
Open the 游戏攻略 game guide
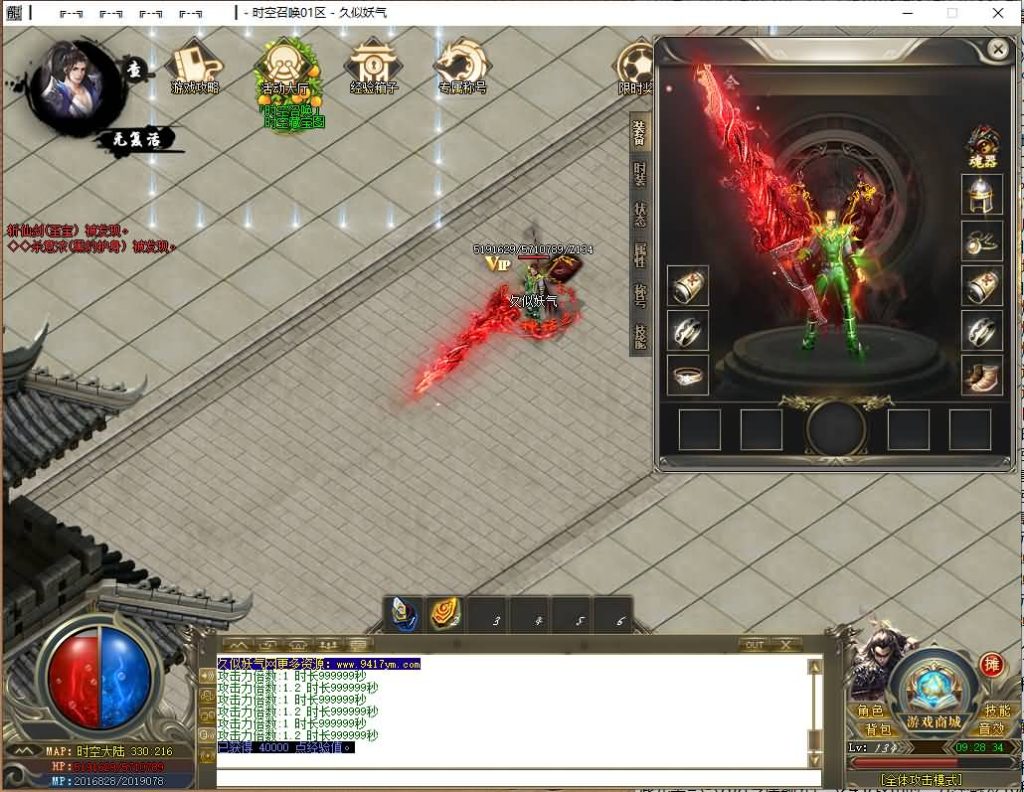click(x=195, y=68)
